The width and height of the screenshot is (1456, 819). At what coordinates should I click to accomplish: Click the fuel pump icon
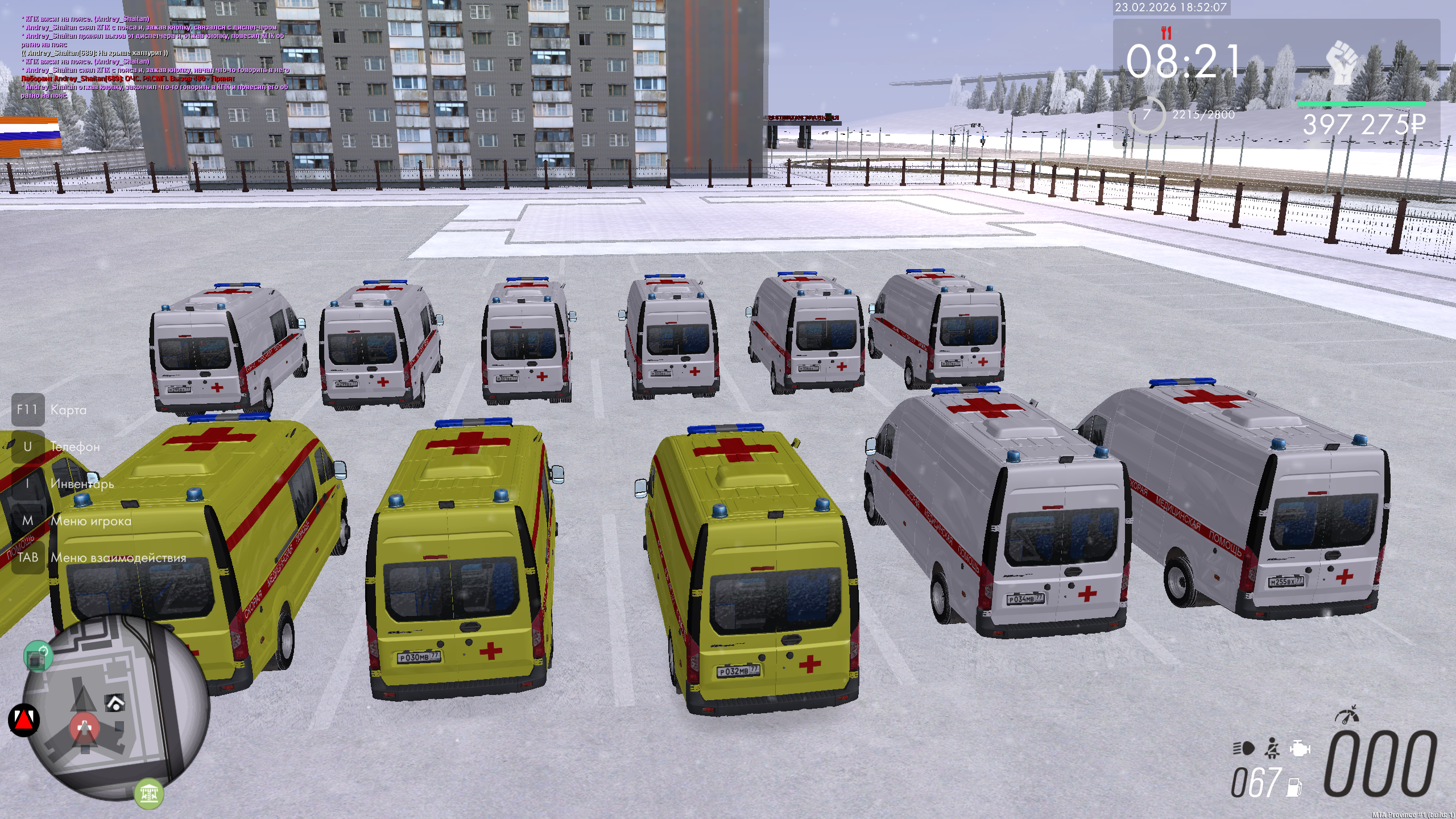click(x=1294, y=787)
